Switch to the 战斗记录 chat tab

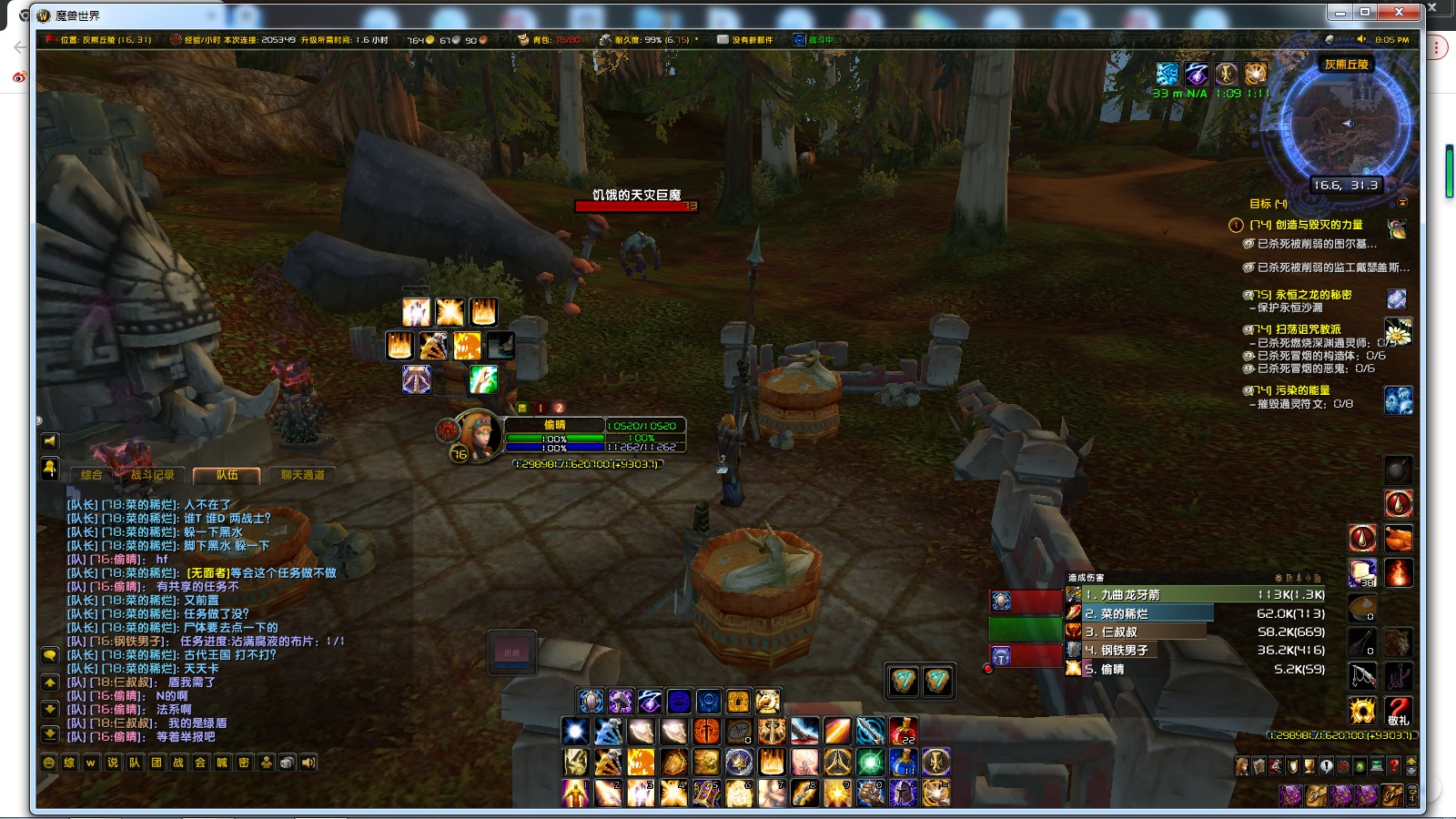click(152, 475)
